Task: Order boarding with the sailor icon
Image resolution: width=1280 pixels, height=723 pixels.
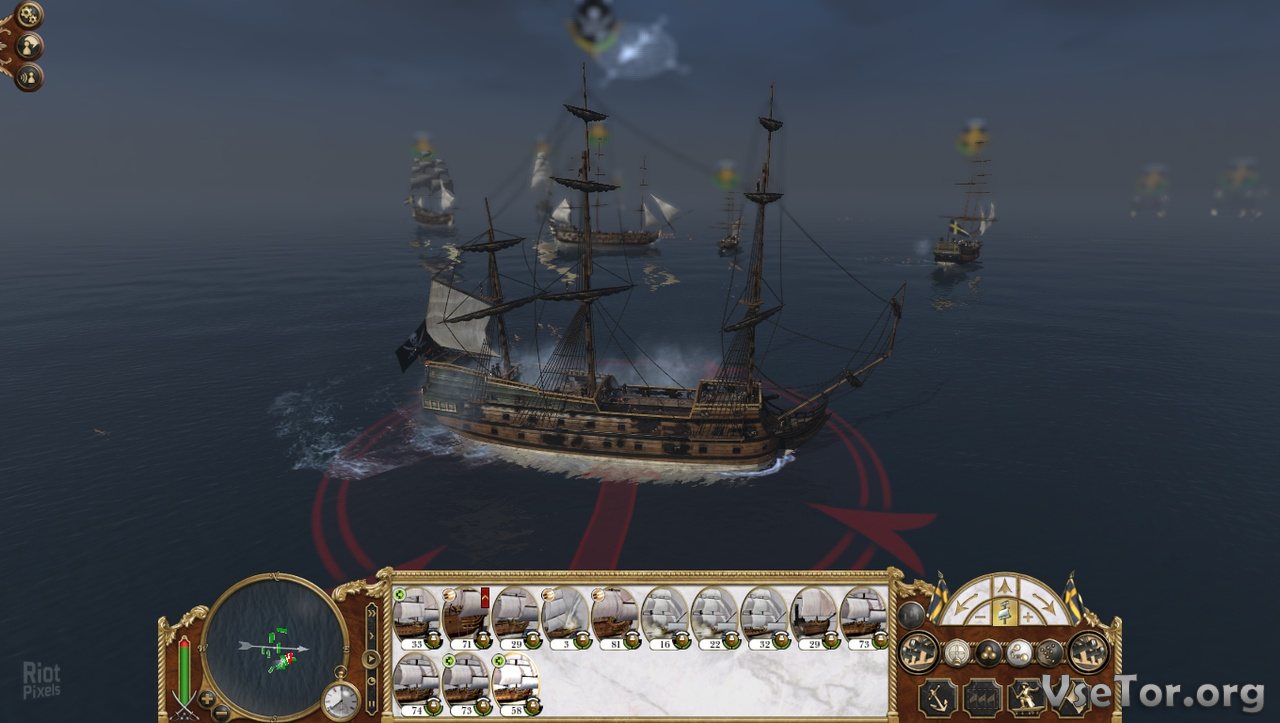Action: coord(1026,696)
